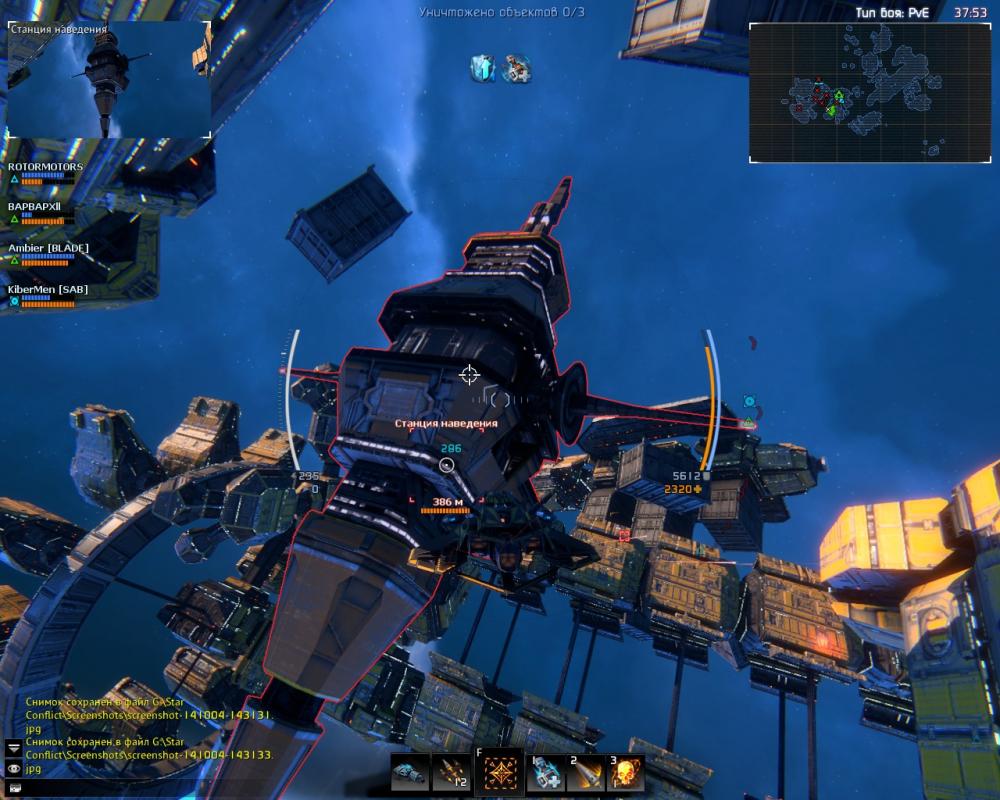Viewport: 1000px width, 800px height.
Task: Pick KiberMen [SAB] from the squad list
Action: [49, 288]
